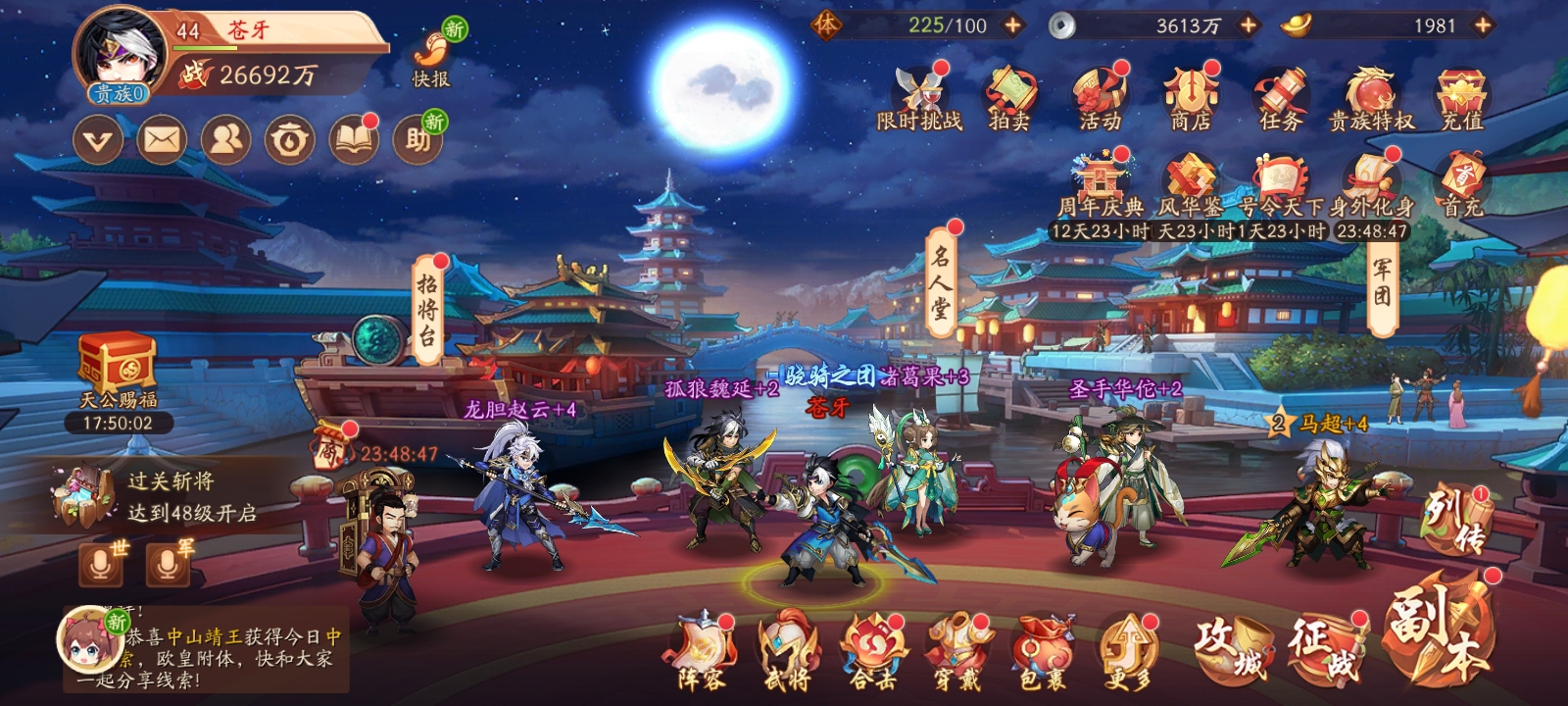Viewport: 1568px width, 706px height.
Task: Open the 名人堂 hall of fame banner
Action: click(x=940, y=282)
